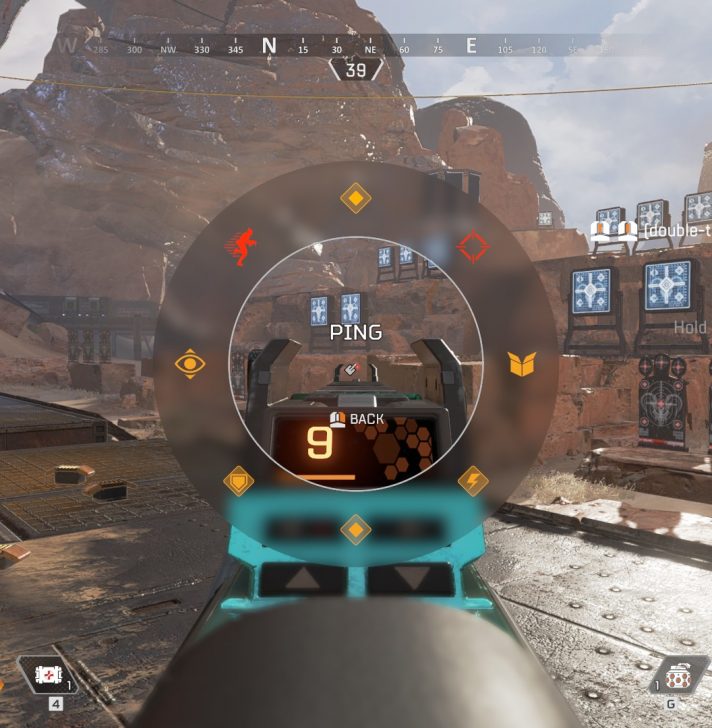Select the eye watching-here ping

pos(190,363)
